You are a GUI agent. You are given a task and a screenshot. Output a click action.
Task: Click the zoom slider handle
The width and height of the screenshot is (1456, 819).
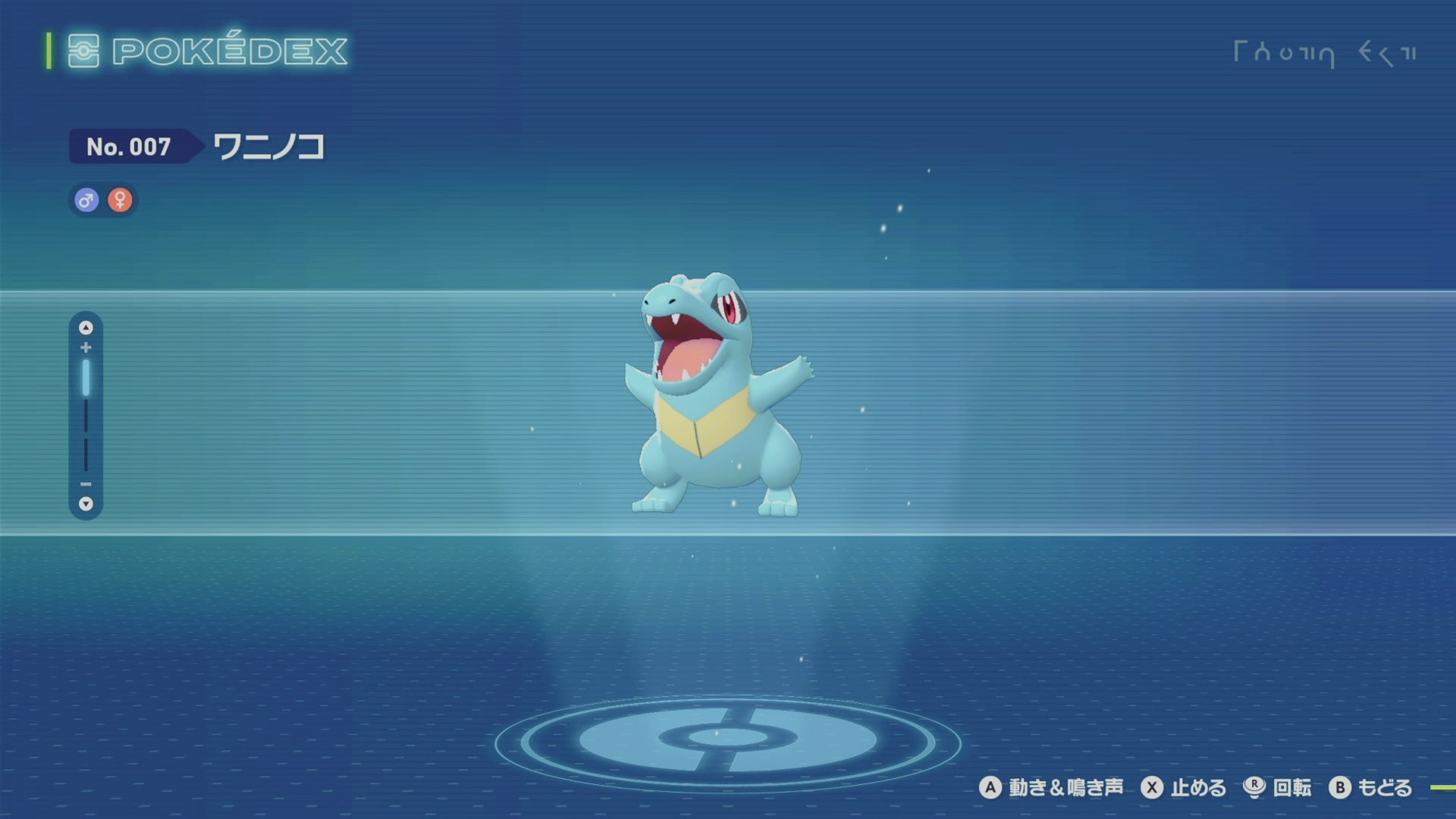86,378
